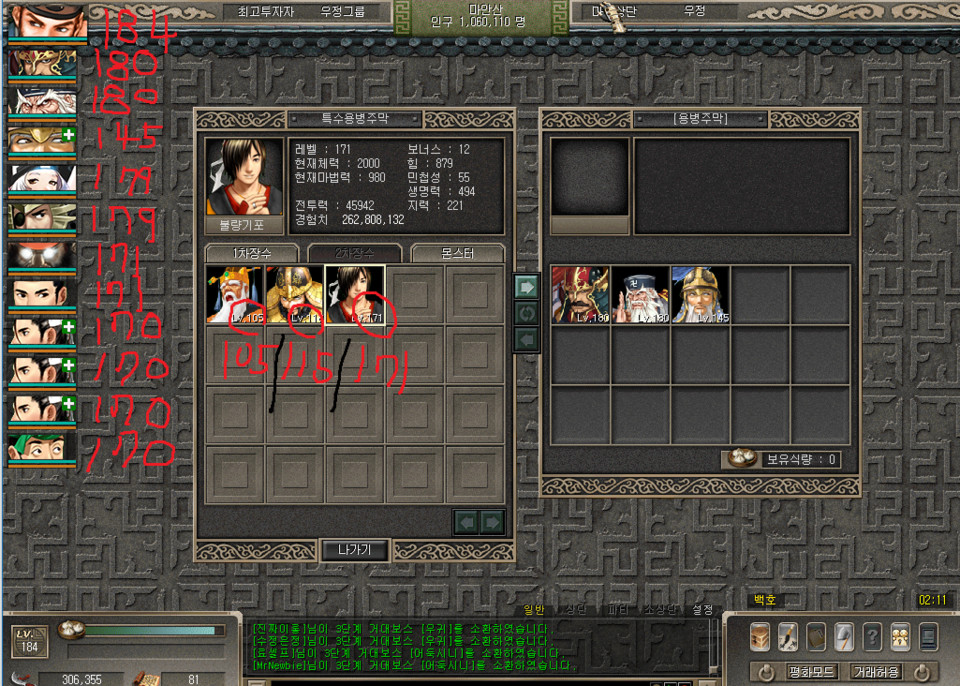Open the treasure chest inventory icon
The image size is (960, 686).
tap(761, 636)
